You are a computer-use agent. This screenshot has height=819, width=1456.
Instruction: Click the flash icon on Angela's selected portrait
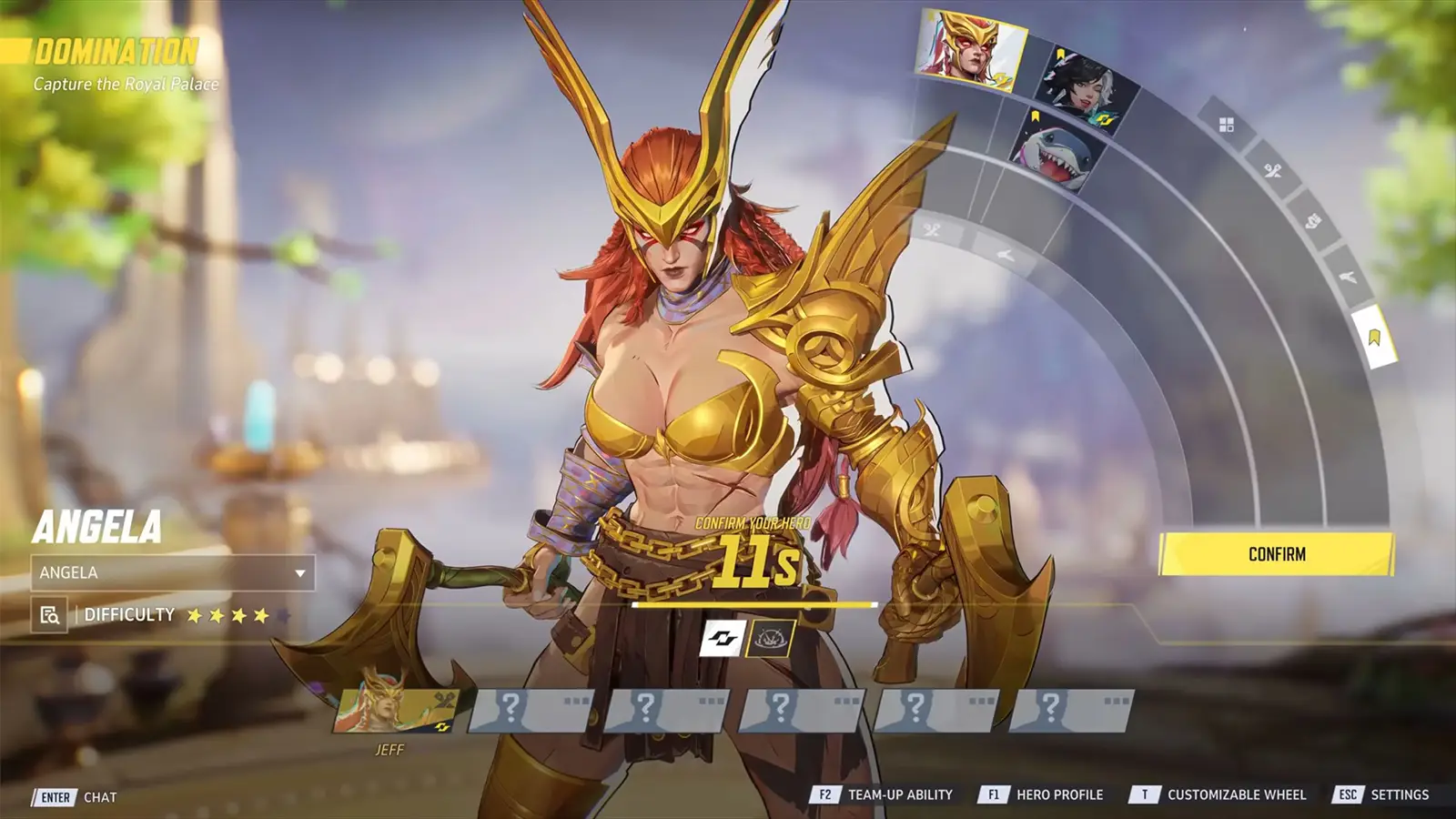pos(1003,80)
